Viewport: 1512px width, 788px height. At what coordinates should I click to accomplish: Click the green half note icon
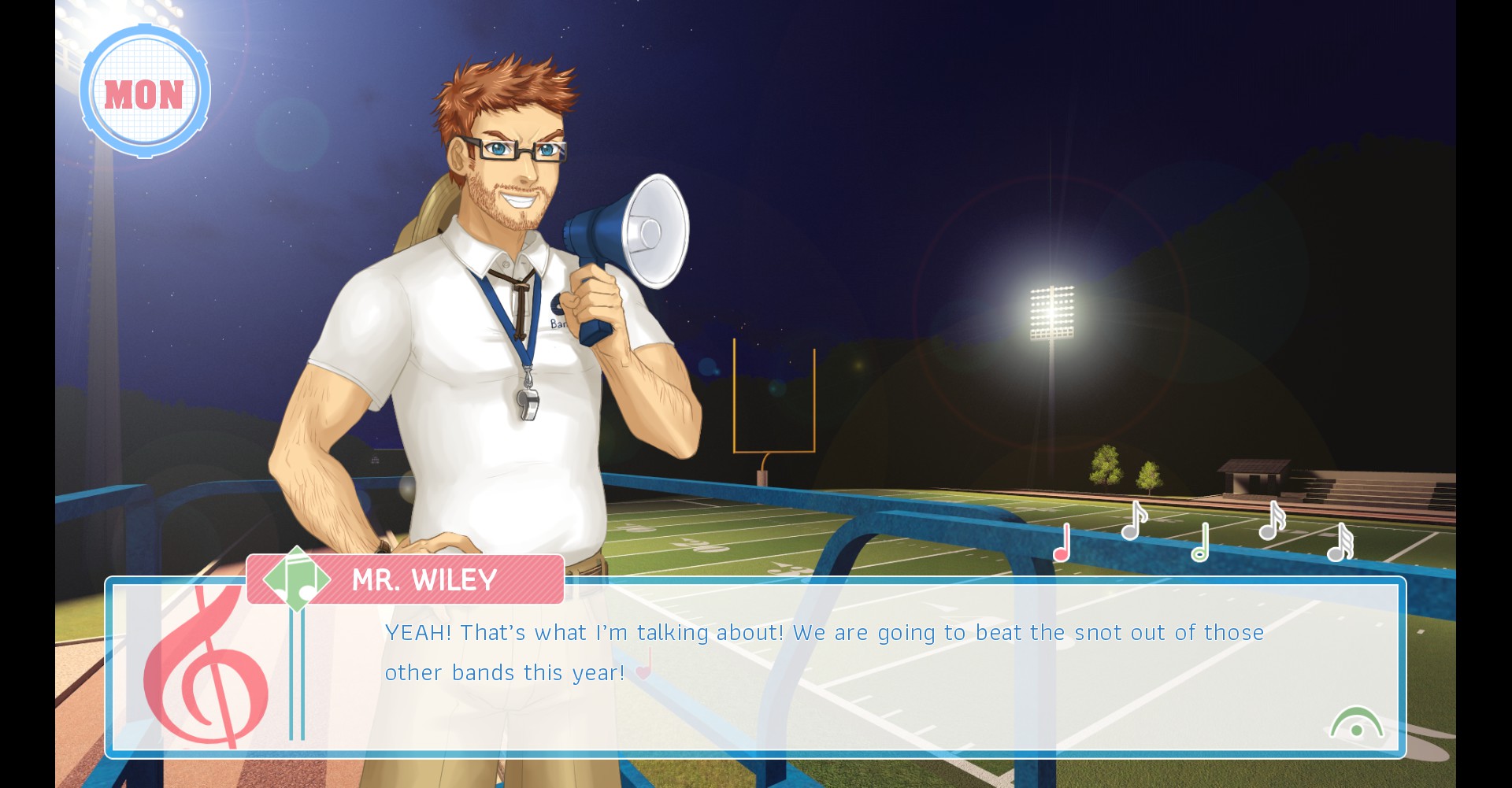pos(1200,542)
